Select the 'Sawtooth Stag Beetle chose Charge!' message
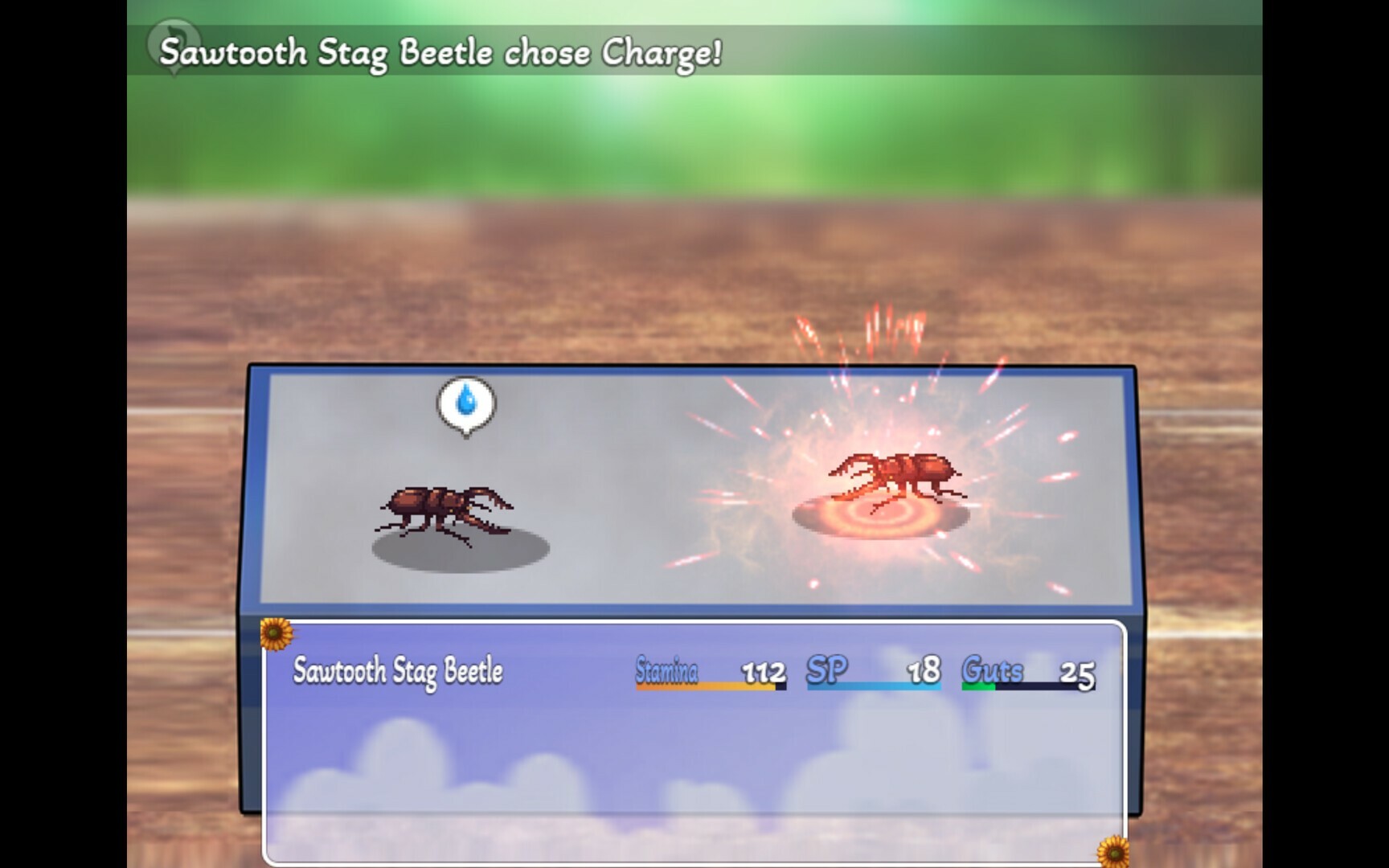 [442, 54]
